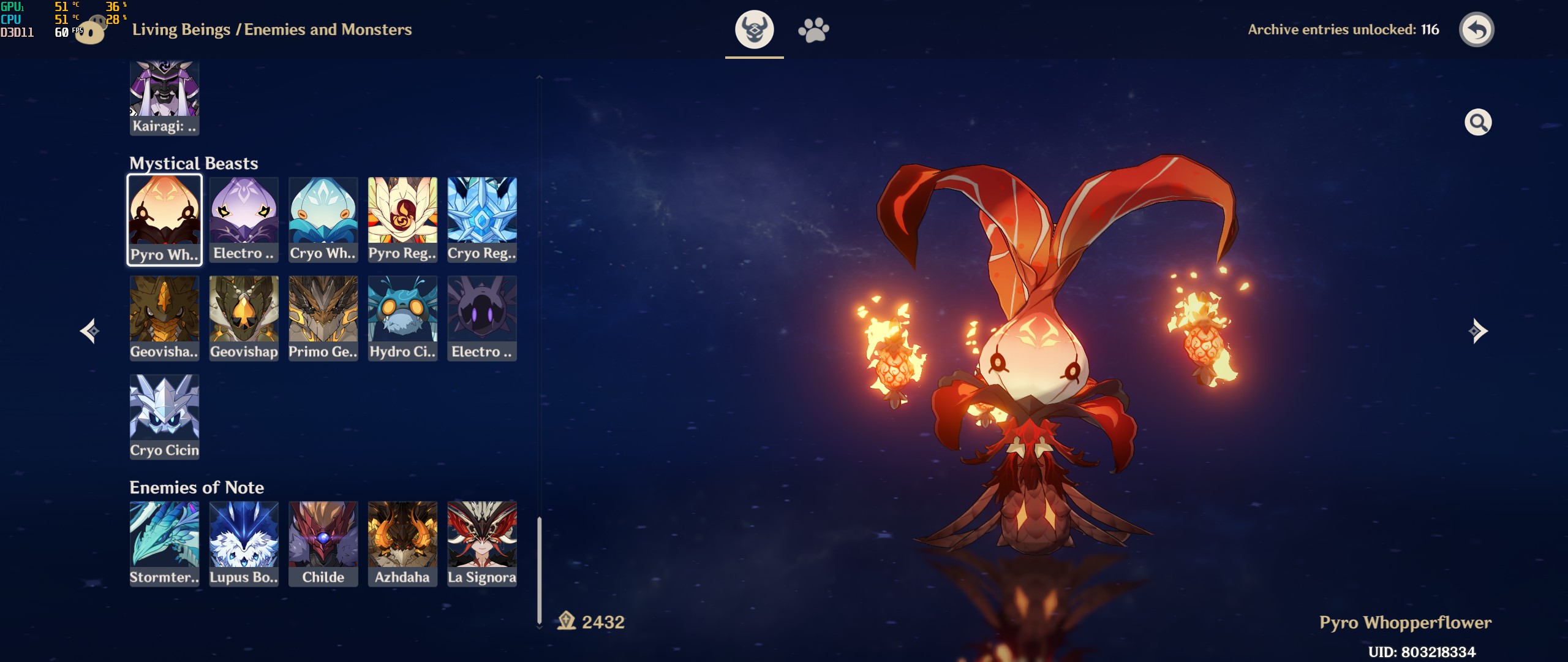This screenshot has height=662, width=1568.
Task: View the Childe boss entry
Action: coord(323,544)
